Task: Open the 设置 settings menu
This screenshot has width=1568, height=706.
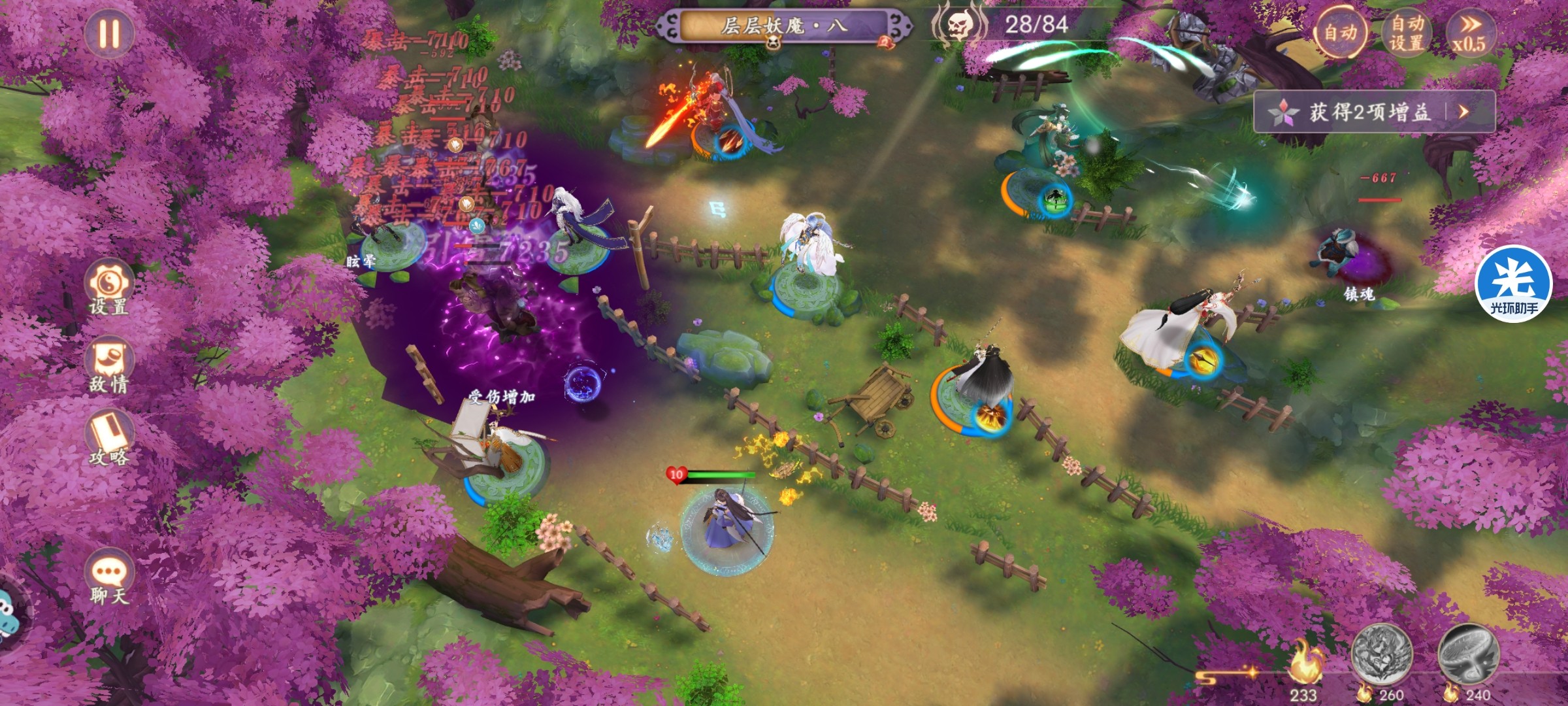Action: tap(109, 288)
